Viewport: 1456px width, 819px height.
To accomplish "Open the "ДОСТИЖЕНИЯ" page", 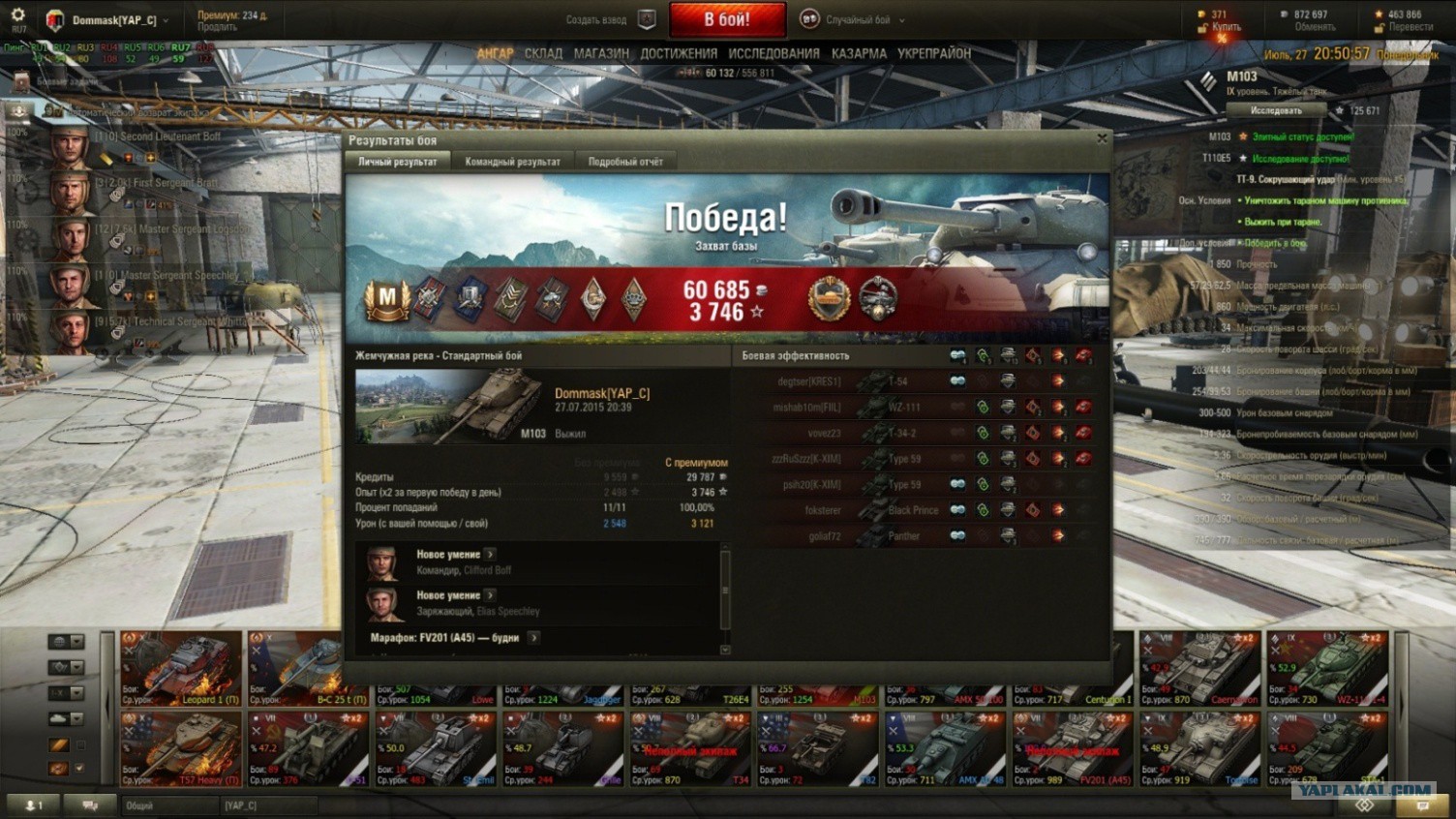I will tap(679, 54).
